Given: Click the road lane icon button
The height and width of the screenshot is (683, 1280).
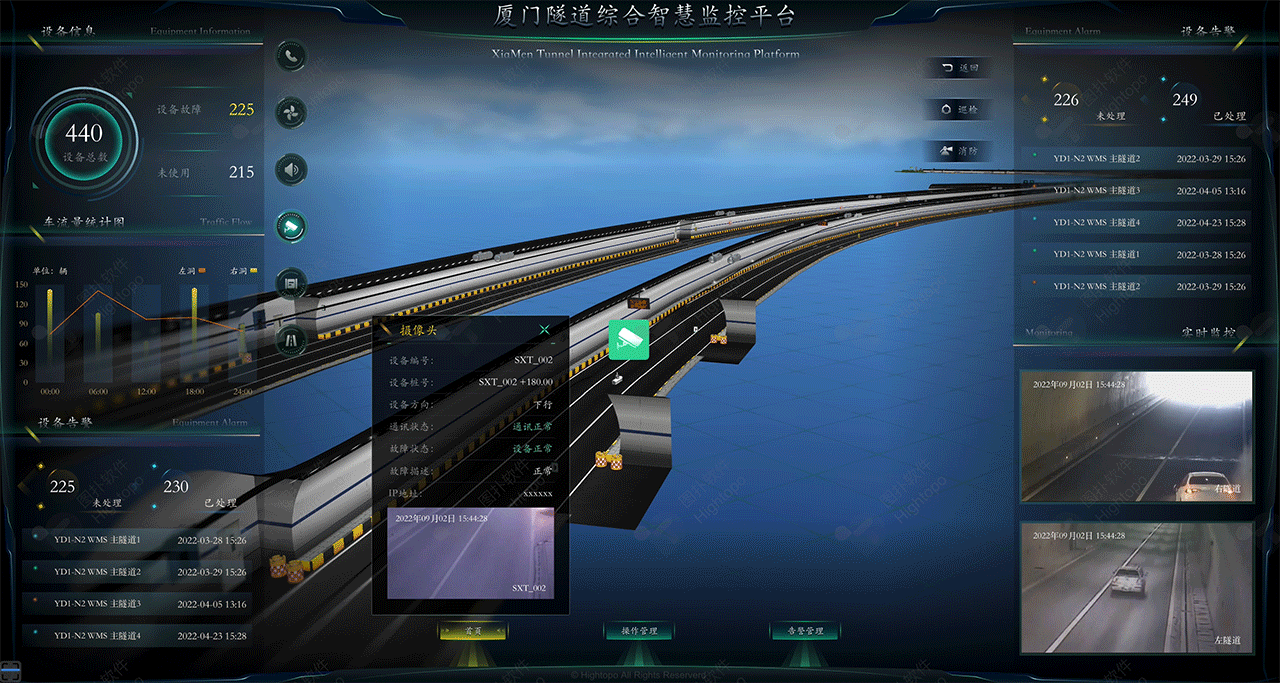Looking at the screenshot, I should pos(291,340).
